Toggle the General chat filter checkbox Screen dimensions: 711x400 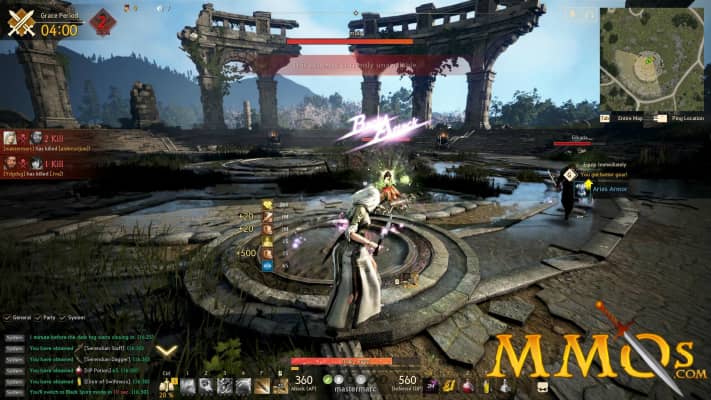click(x=7, y=317)
